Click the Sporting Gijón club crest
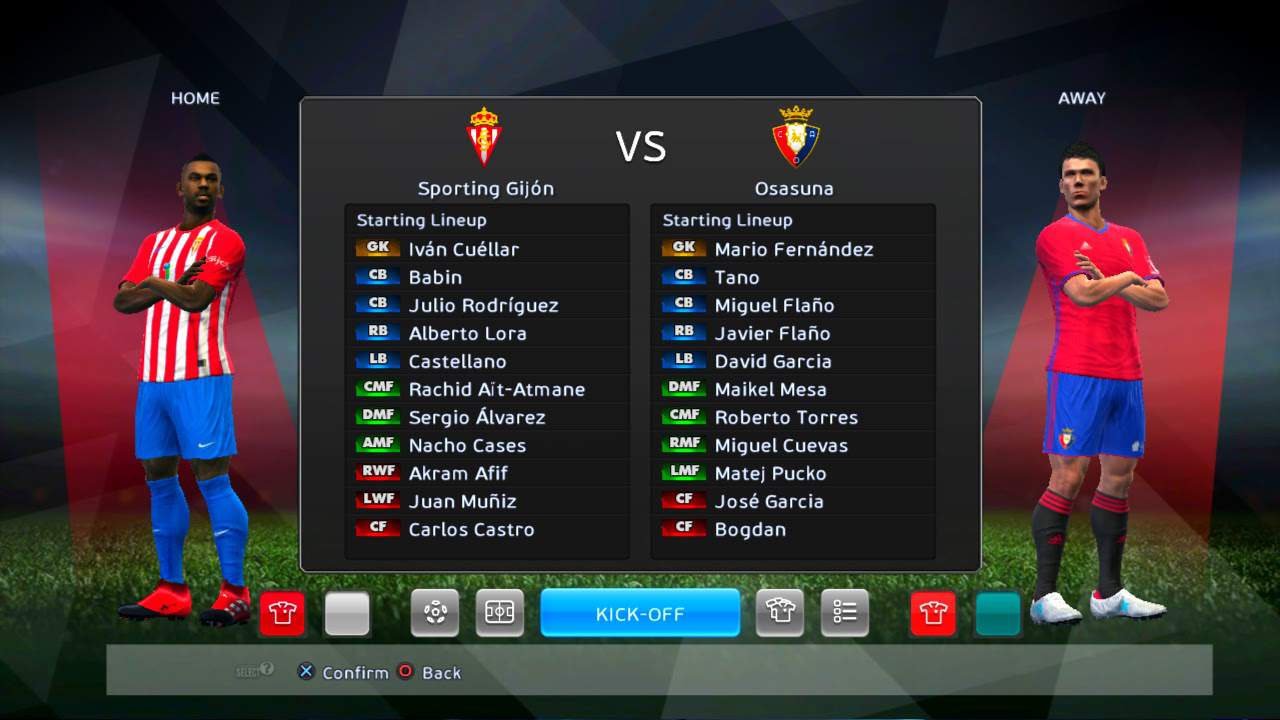Viewport: 1280px width, 720px height. [485, 136]
